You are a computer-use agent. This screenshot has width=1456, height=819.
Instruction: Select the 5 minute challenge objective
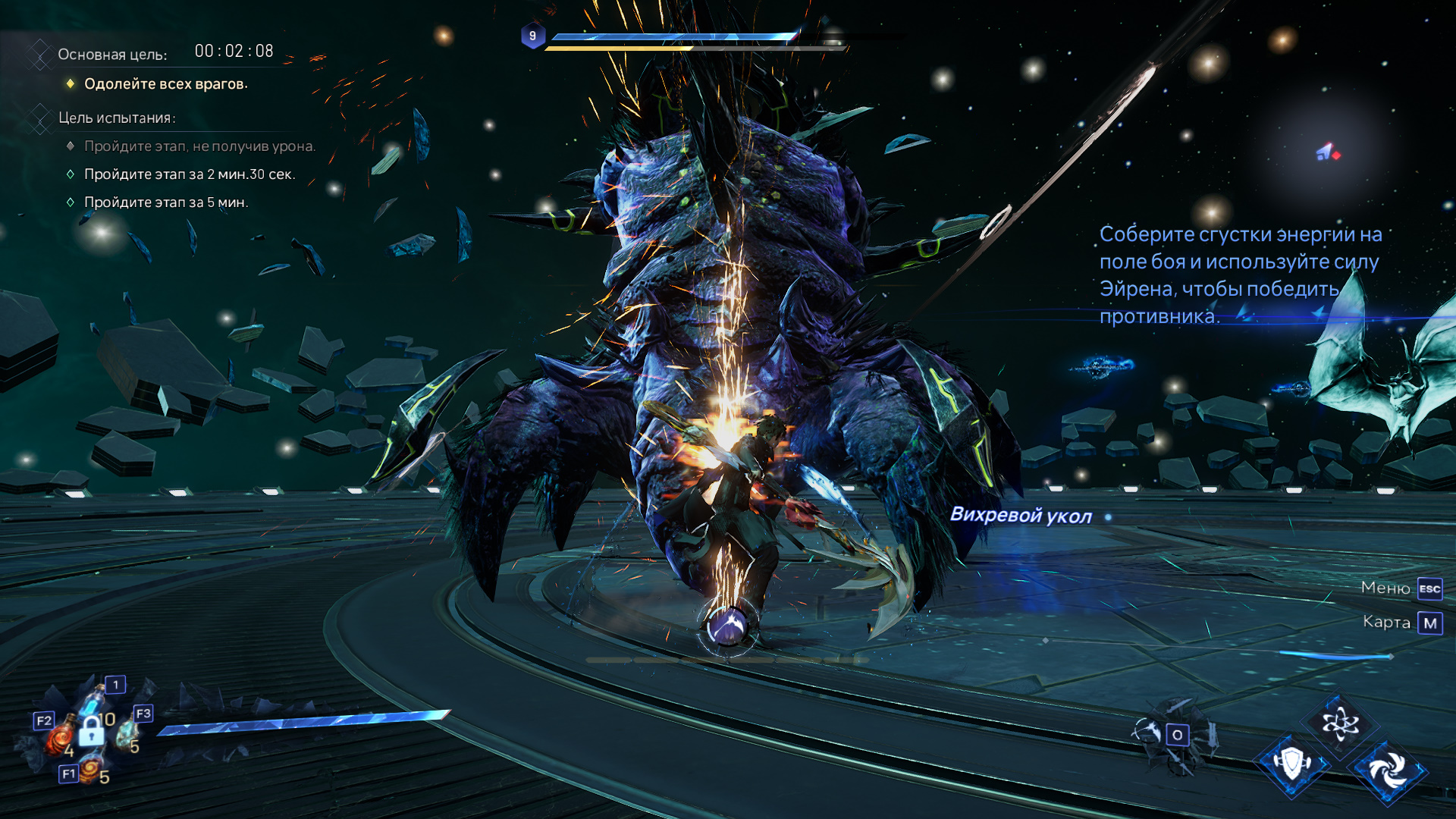pos(166,202)
